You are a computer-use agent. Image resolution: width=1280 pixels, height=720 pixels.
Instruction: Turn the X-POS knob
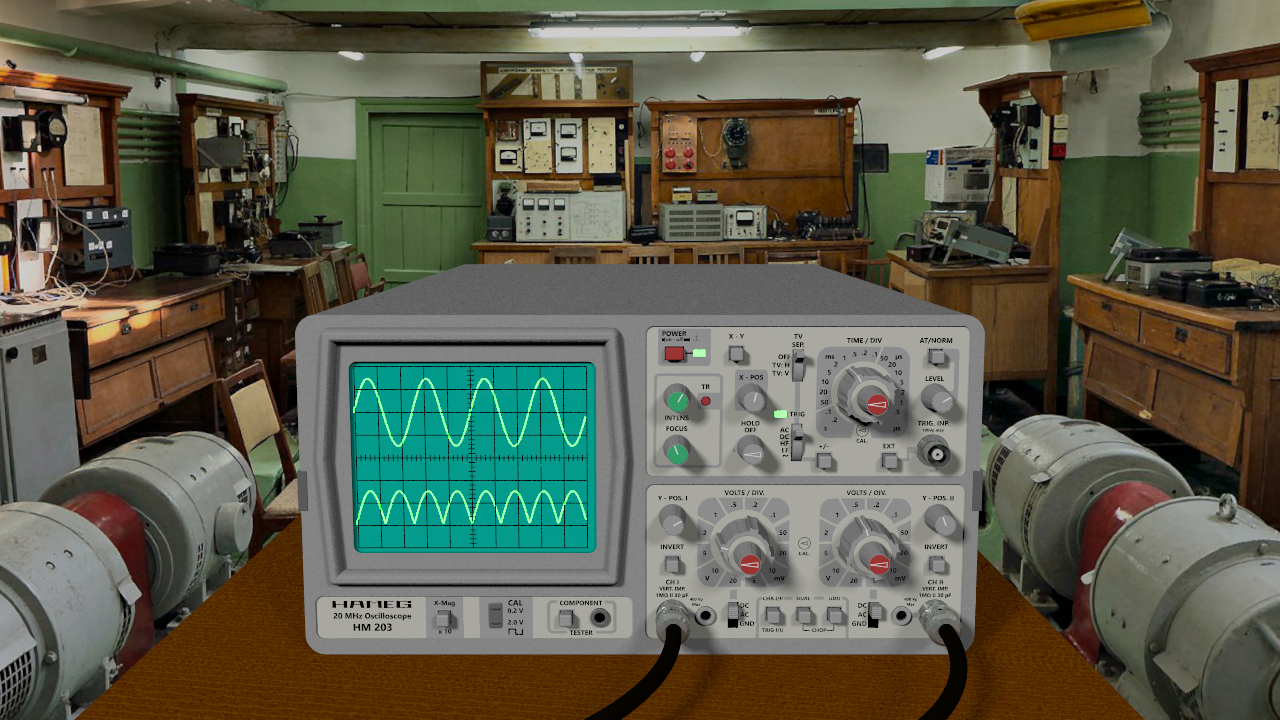coord(750,399)
